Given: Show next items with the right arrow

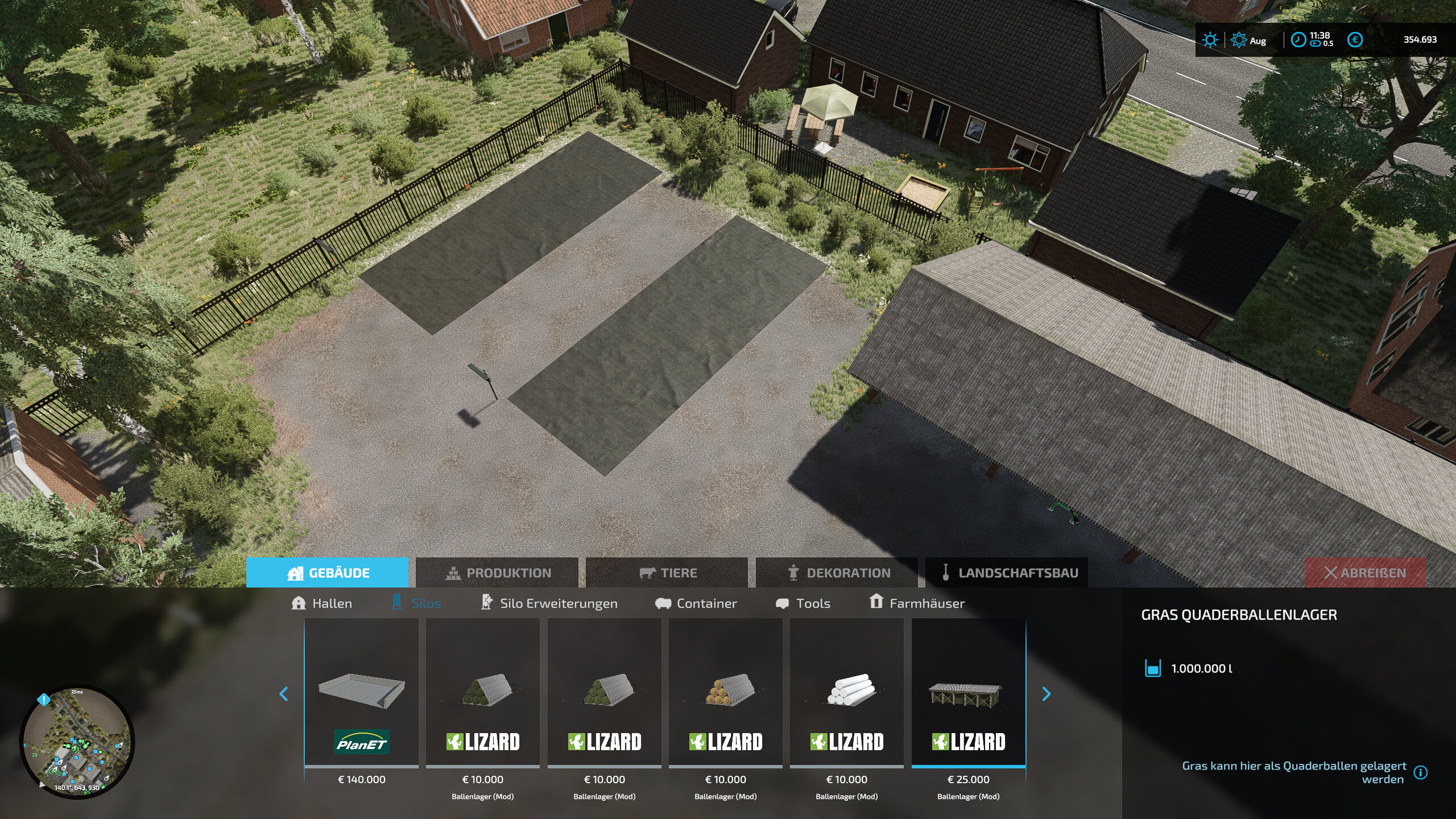Looking at the screenshot, I should 1046,694.
